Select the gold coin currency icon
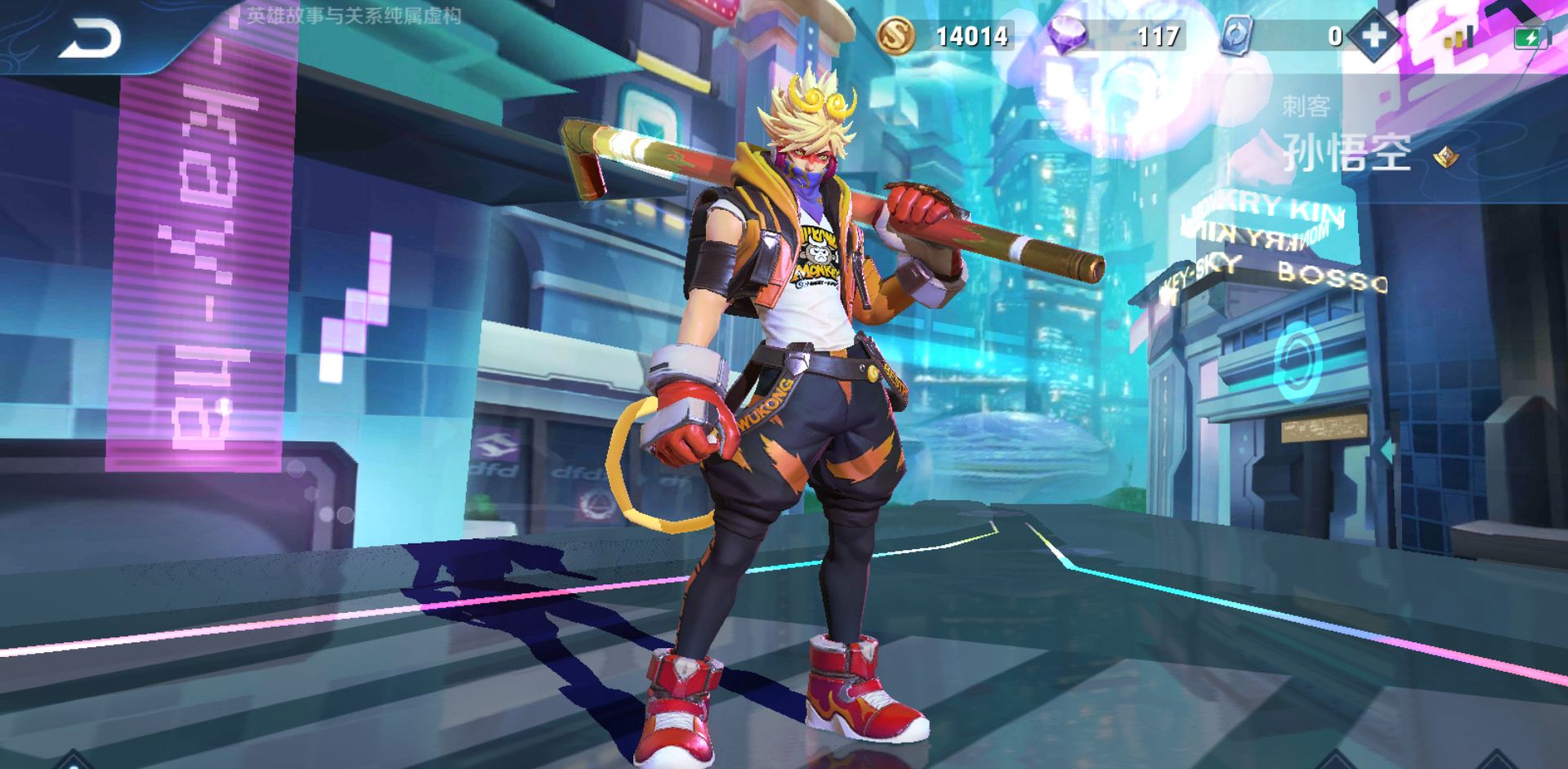Image resolution: width=1568 pixels, height=769 pixels. pos(896,36)
